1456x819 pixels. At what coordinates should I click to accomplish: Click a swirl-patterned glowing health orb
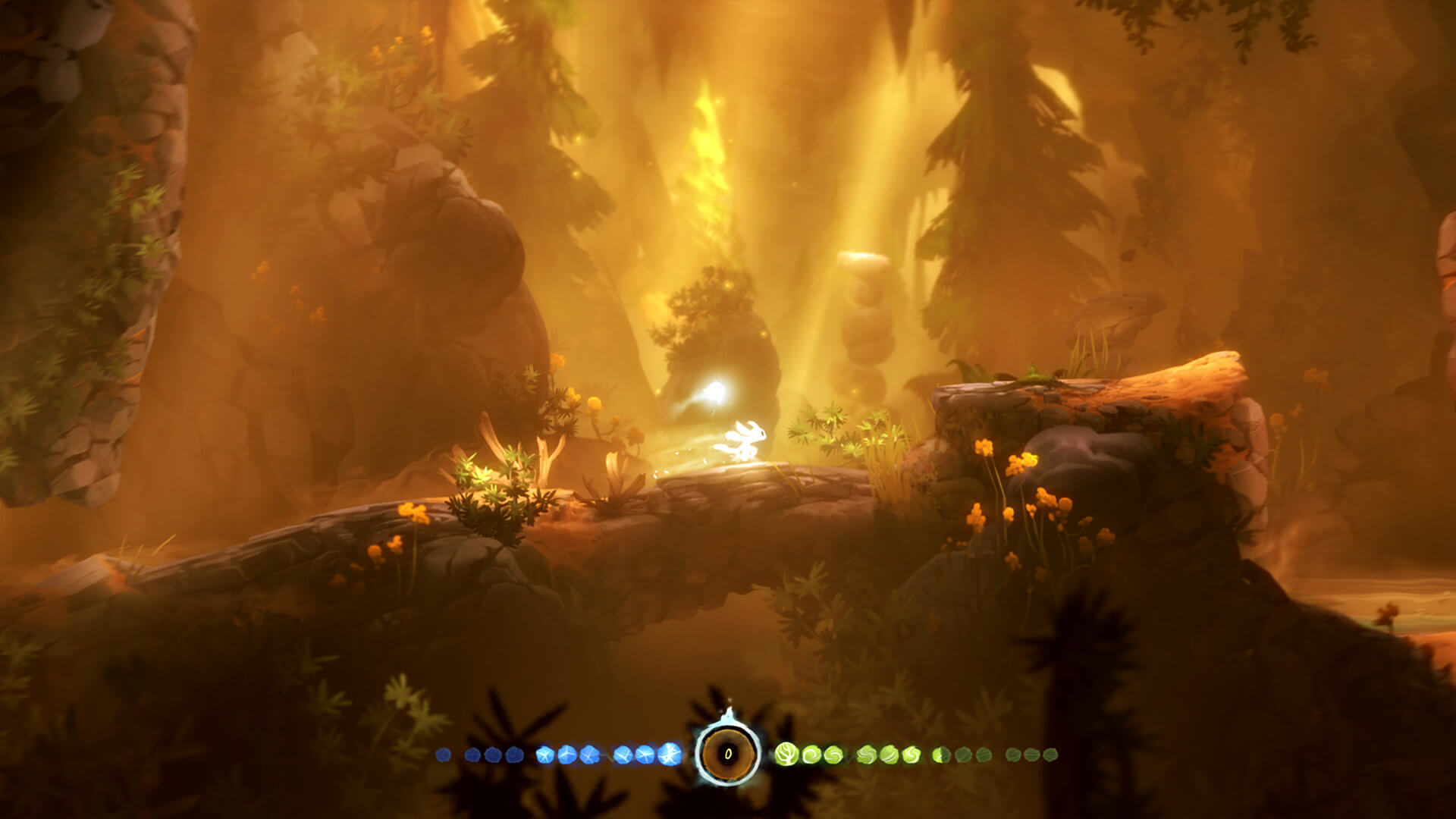811,755
